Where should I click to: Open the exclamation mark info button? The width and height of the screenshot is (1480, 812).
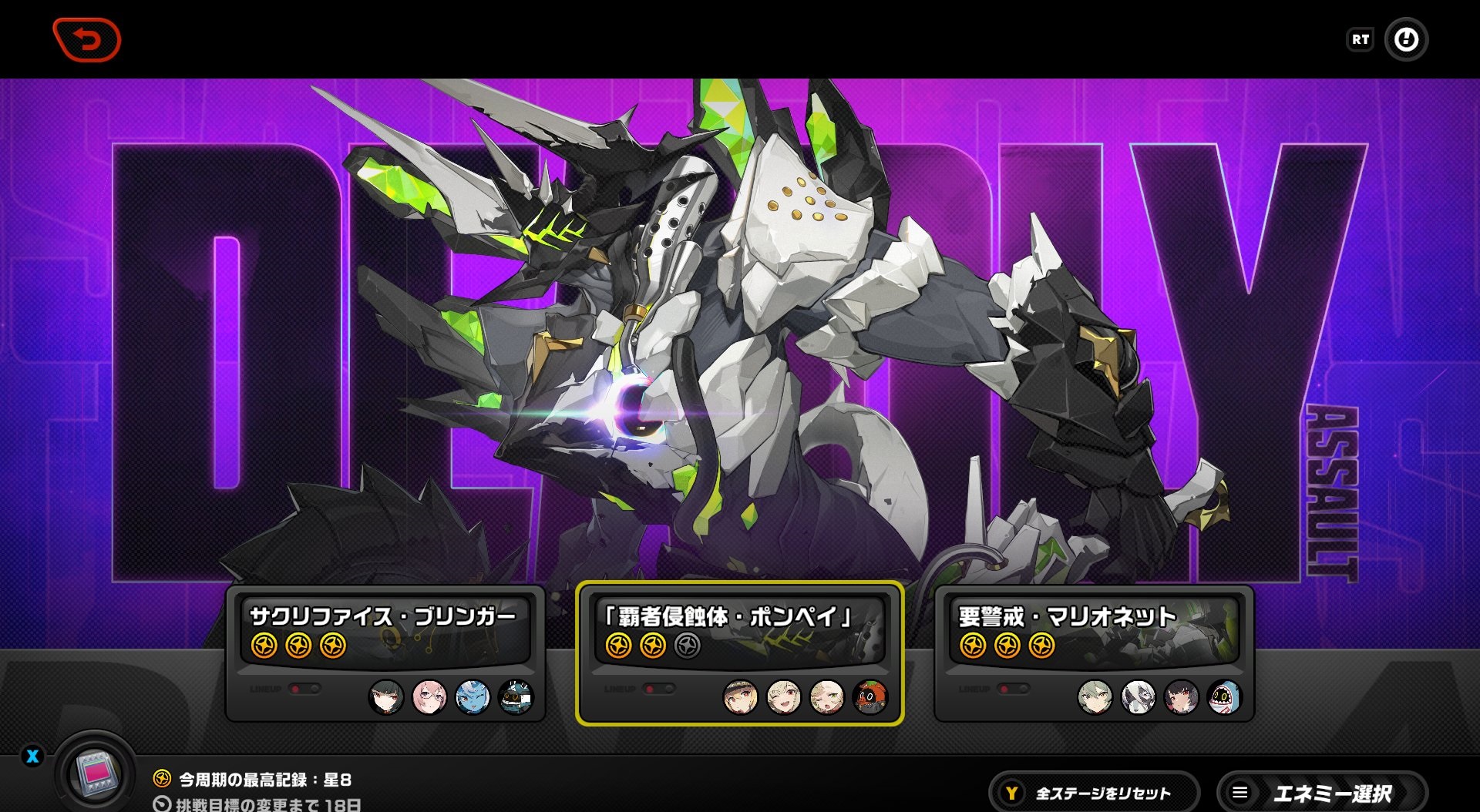click(x=1406, y=39)
